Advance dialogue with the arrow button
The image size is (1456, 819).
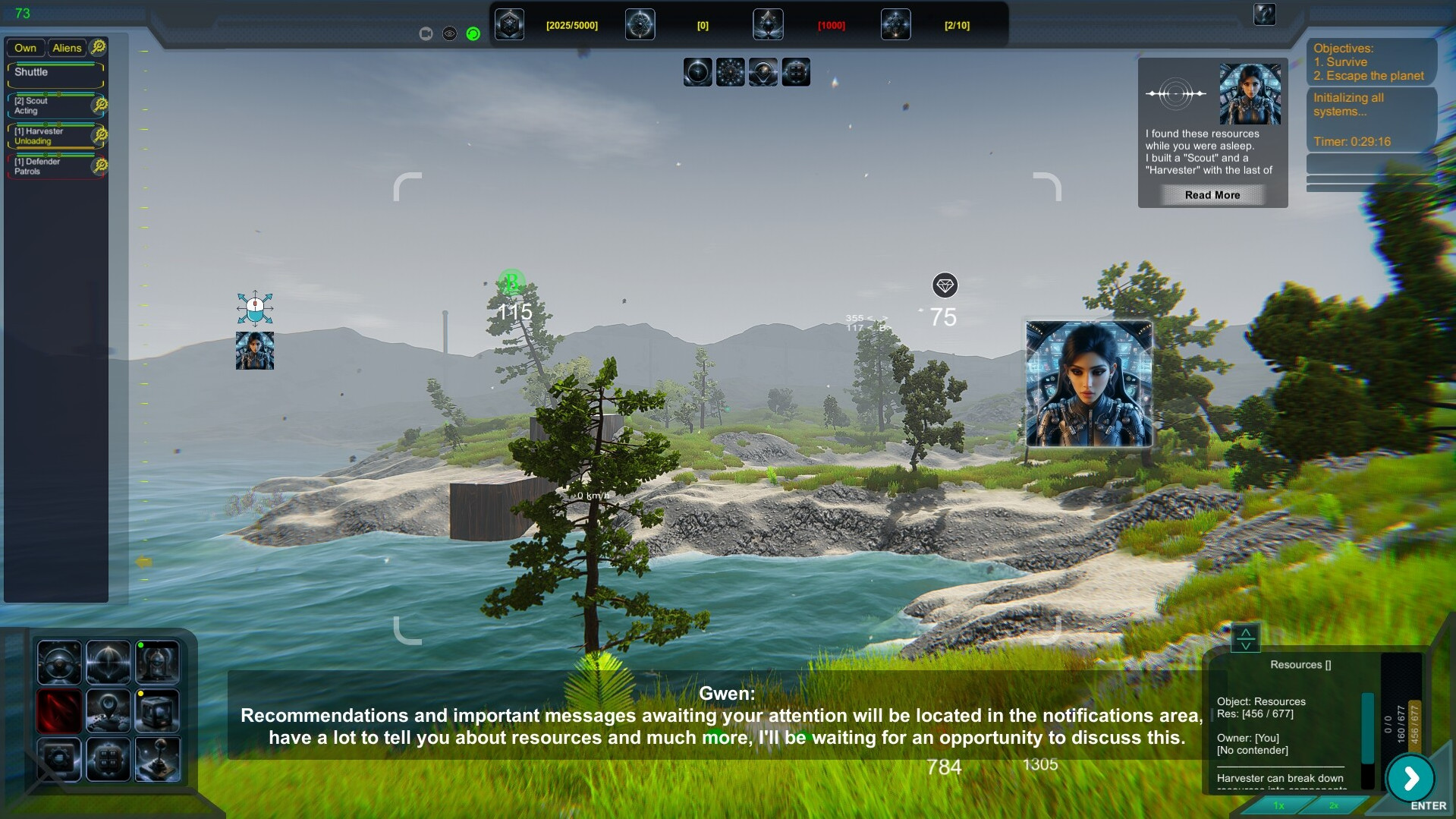click(1410, 778)
